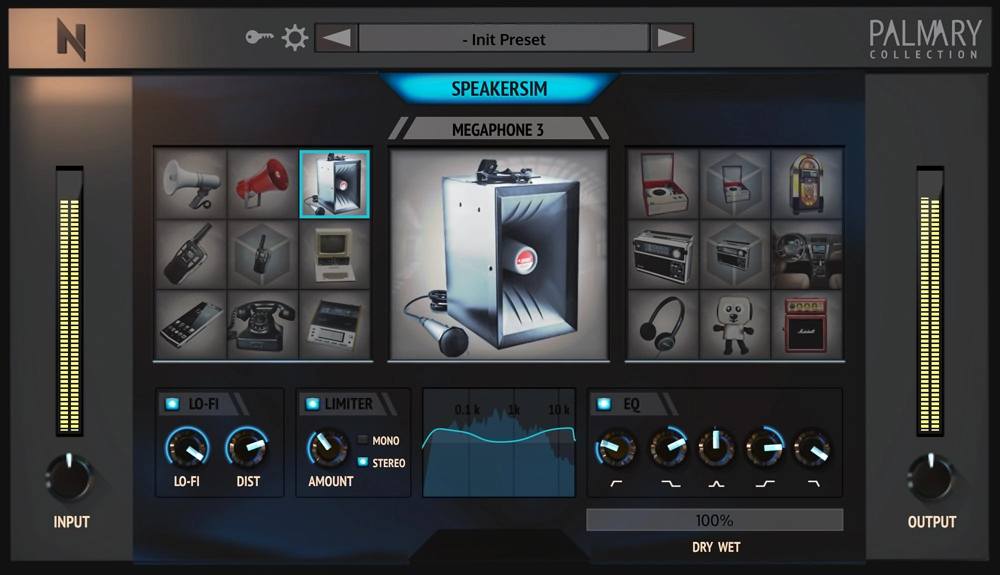Click the key license icon
Image resolution: width=1000 pixels, height=575 pixels.
click(260, 38)
